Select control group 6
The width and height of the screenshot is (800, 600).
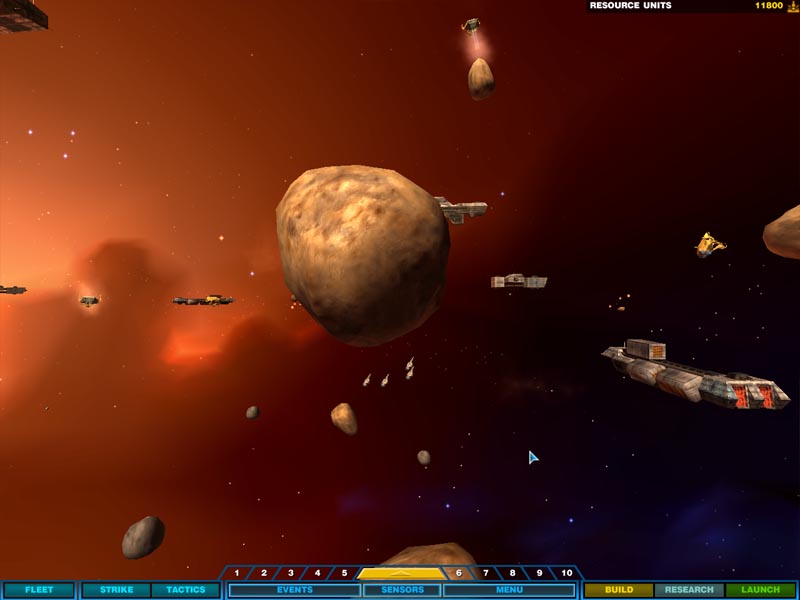tap(459, 573)
